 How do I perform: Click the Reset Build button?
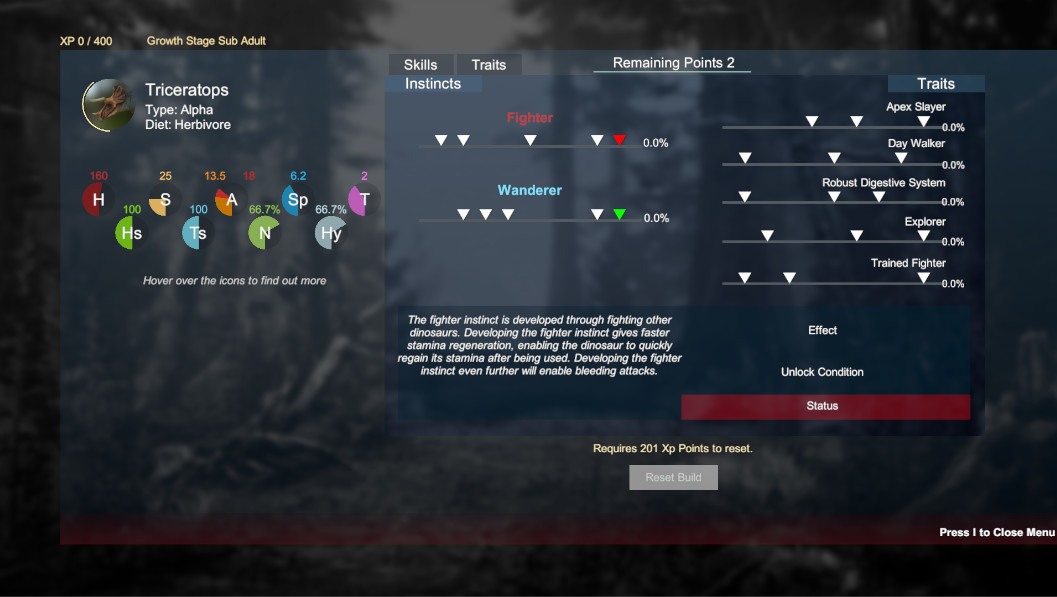pyautogui.click(x=673, y=477)
